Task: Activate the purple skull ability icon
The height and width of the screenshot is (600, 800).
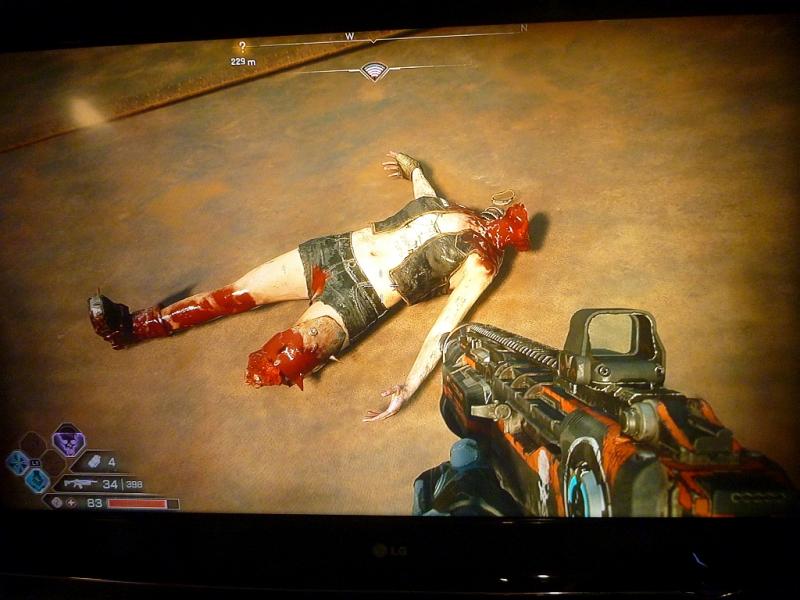Action: [x=68, y=440]
